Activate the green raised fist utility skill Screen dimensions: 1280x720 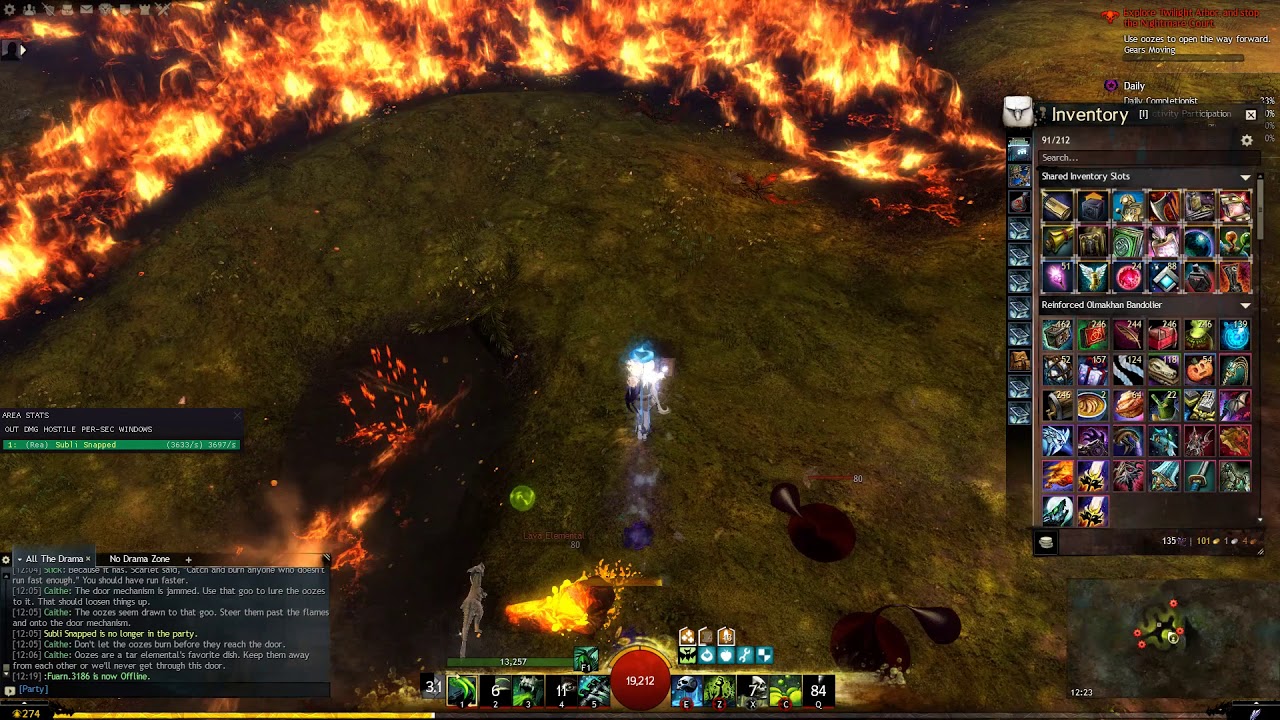[x=720, y=689]
